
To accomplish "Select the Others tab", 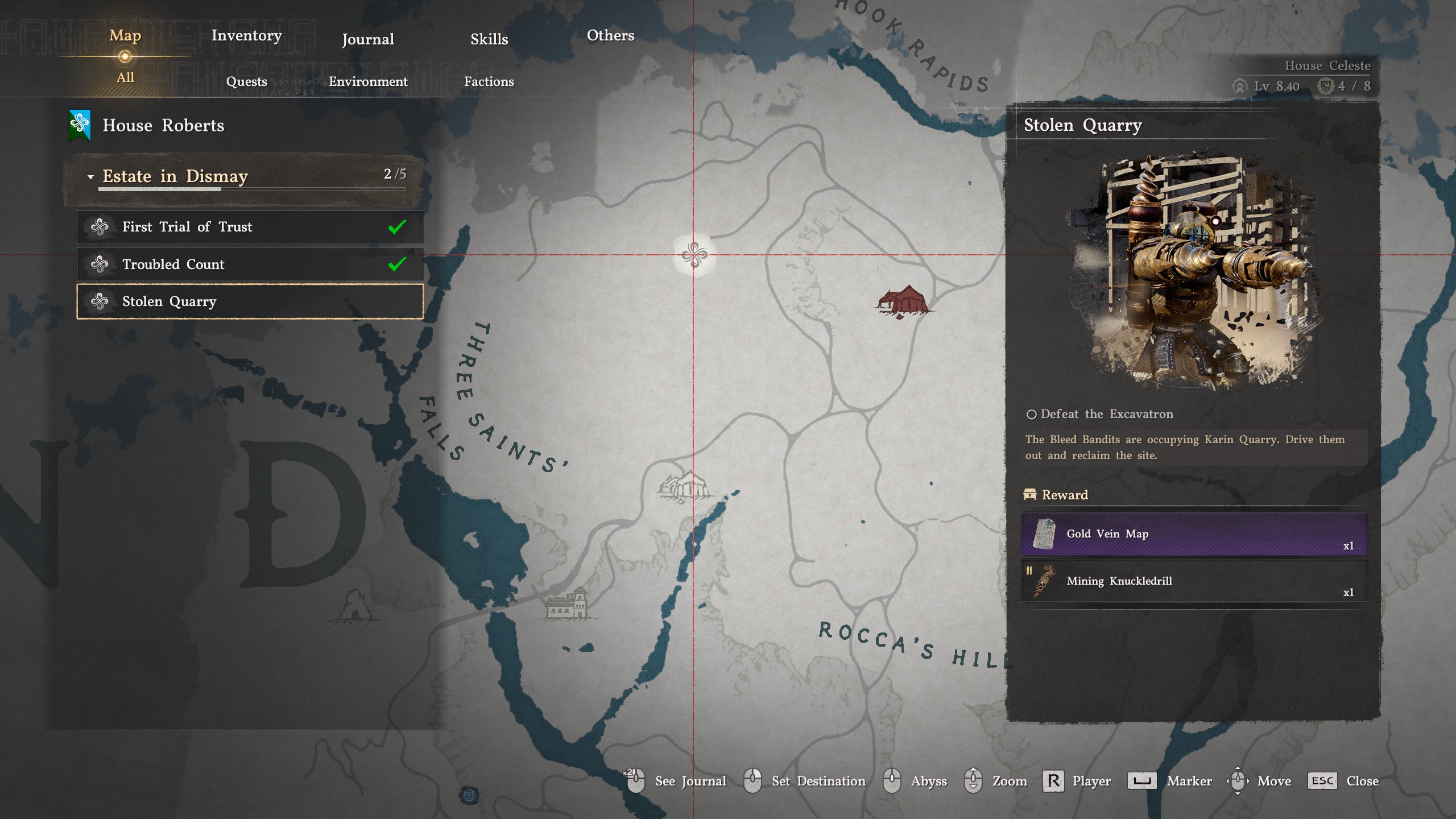I will pyautogui.click(x=610, y=36).
